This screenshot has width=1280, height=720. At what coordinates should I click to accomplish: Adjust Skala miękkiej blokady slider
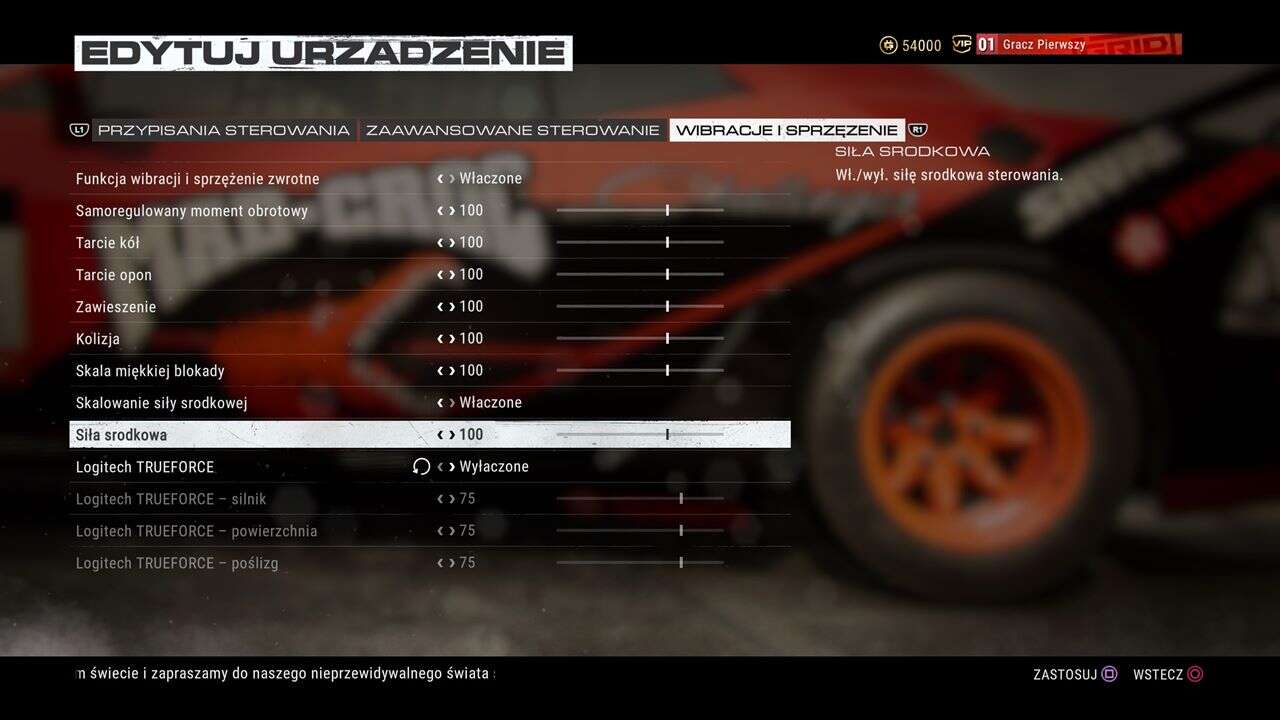pyautogui.click(x=640, y=371)
